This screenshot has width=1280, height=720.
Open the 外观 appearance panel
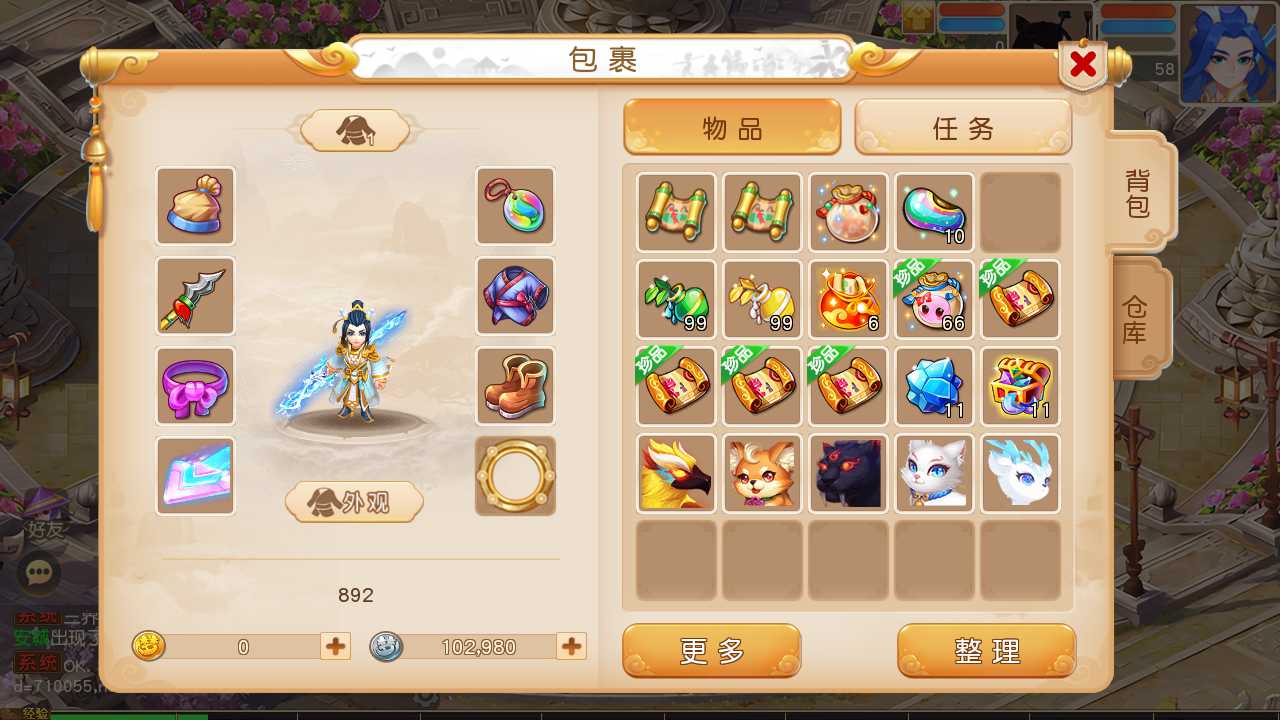pyautogui.click(x=355, y=503)
